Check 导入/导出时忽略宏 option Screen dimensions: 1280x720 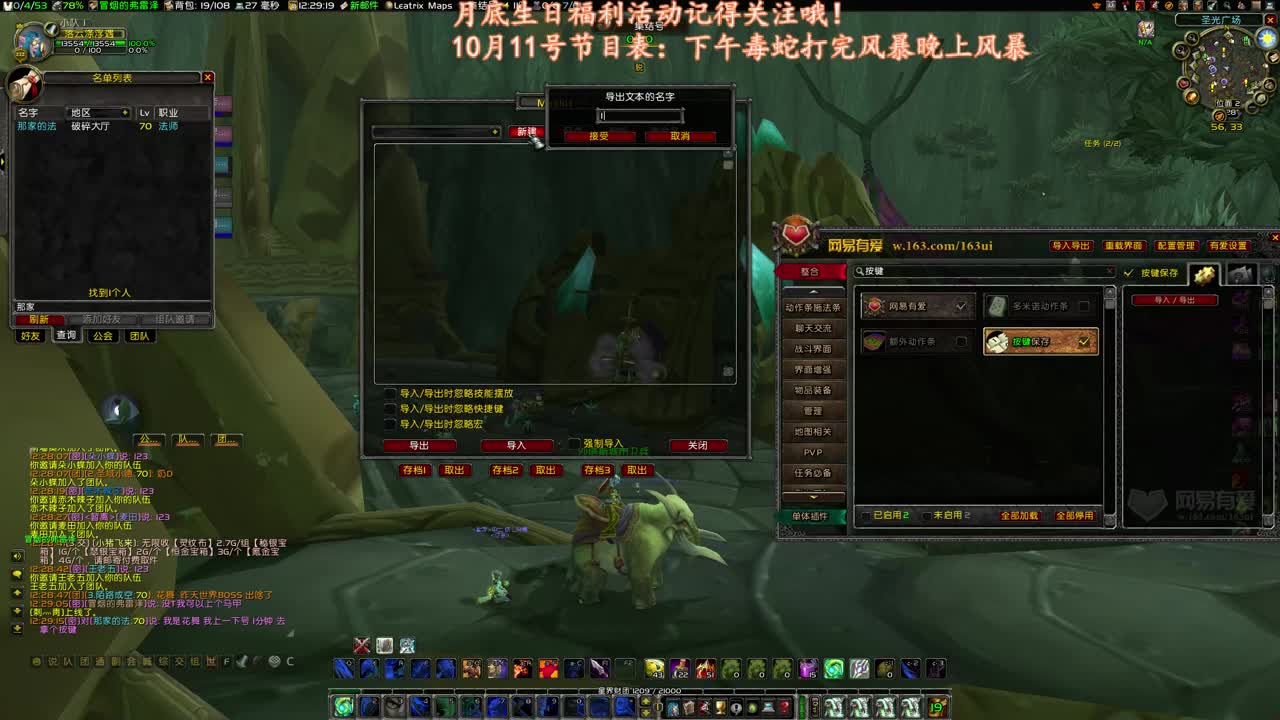(391, 422)
